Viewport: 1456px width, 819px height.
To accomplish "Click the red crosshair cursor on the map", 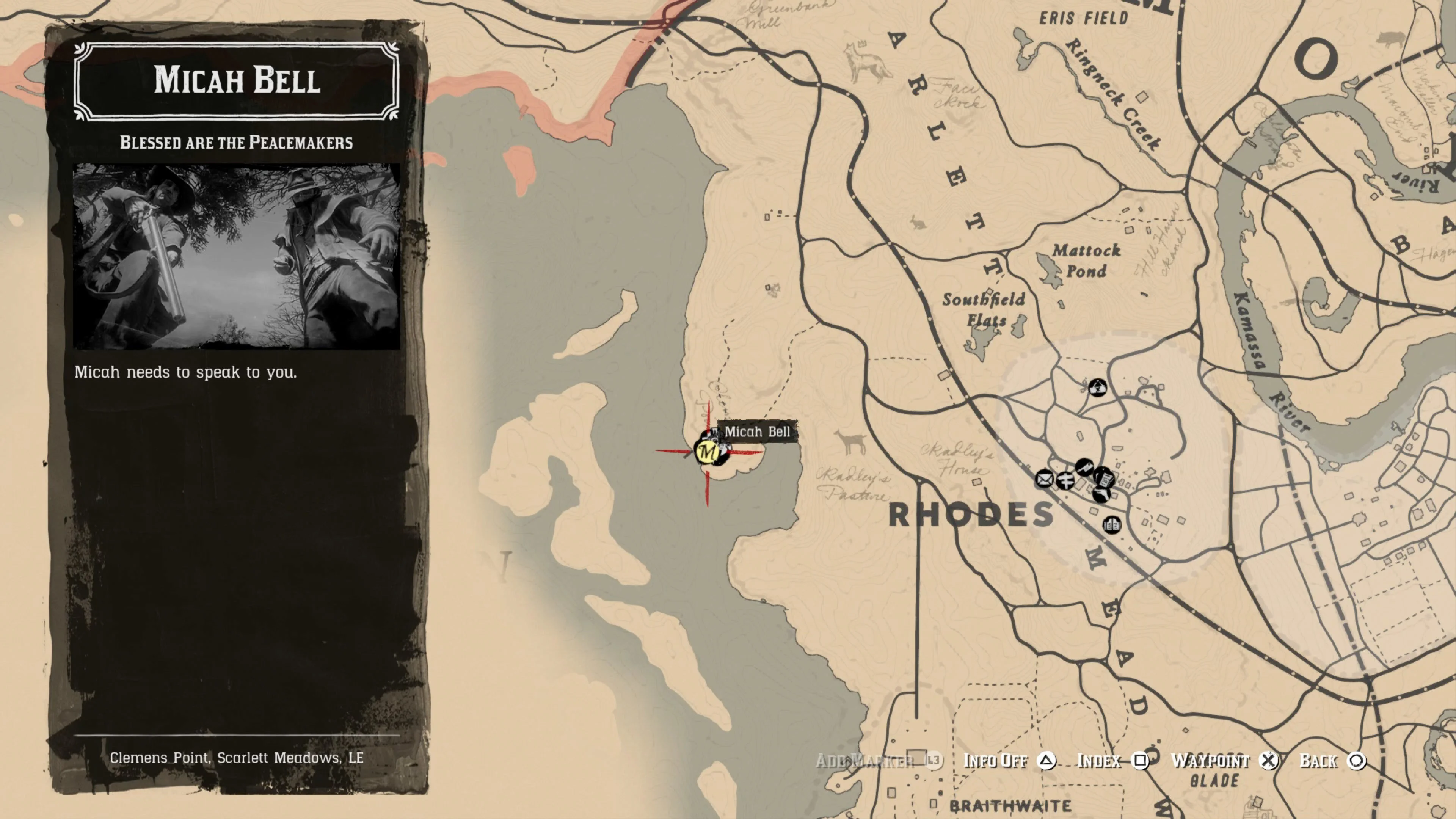I will [x=708, y=452].
